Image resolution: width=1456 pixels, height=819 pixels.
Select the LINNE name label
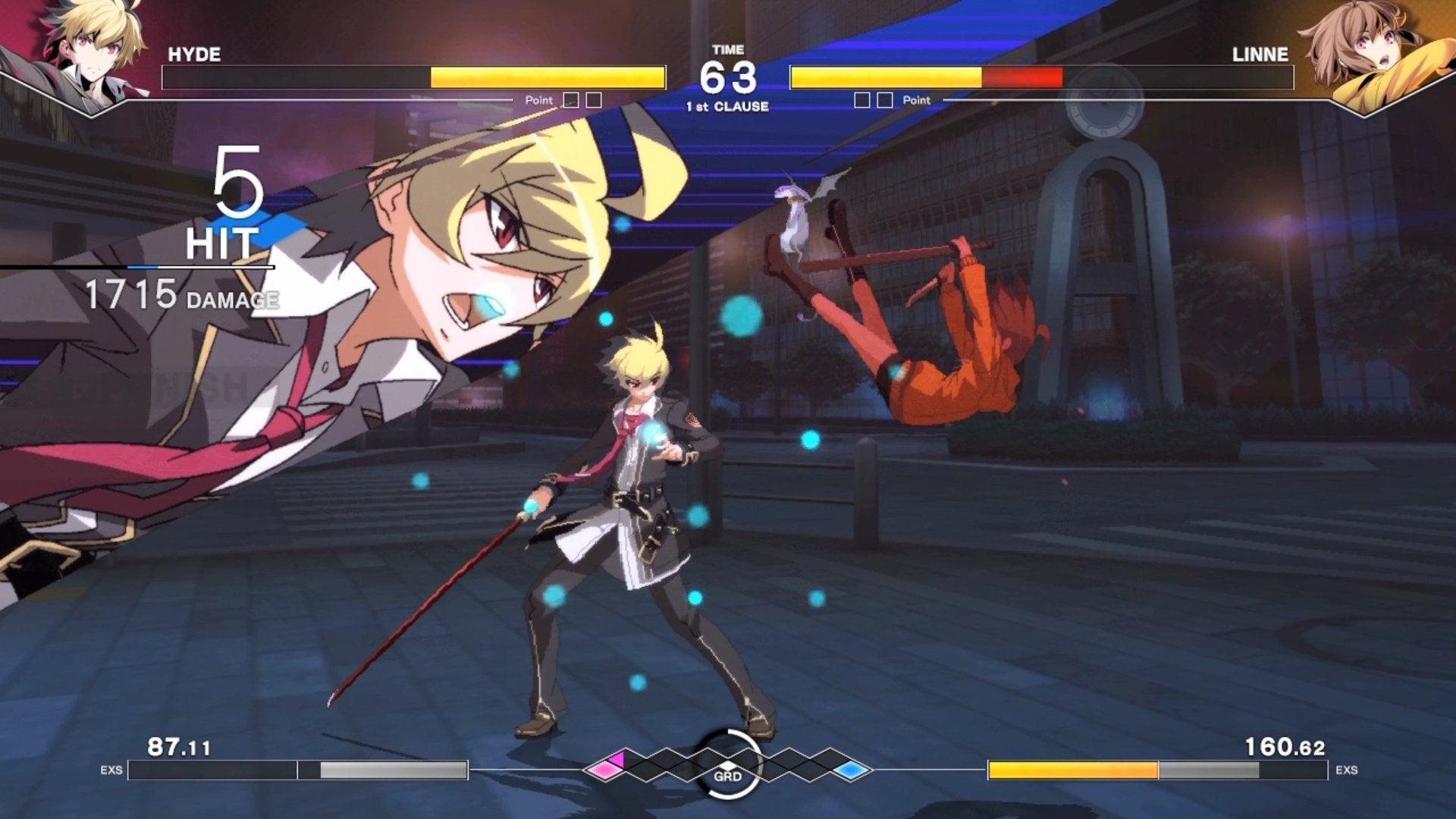click(1262, 54)
